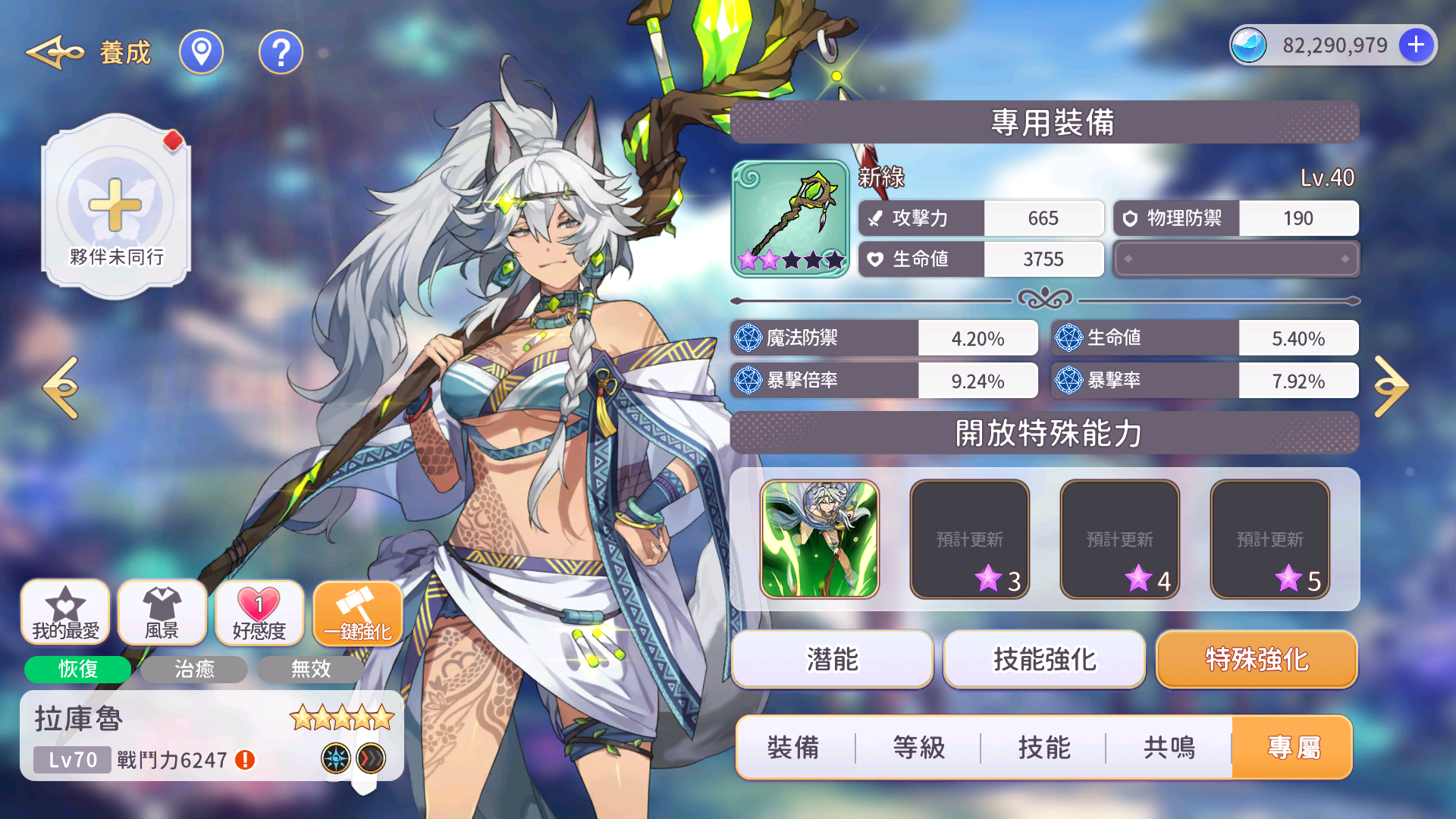Switch to the 裝備 equipment tab

793,748
